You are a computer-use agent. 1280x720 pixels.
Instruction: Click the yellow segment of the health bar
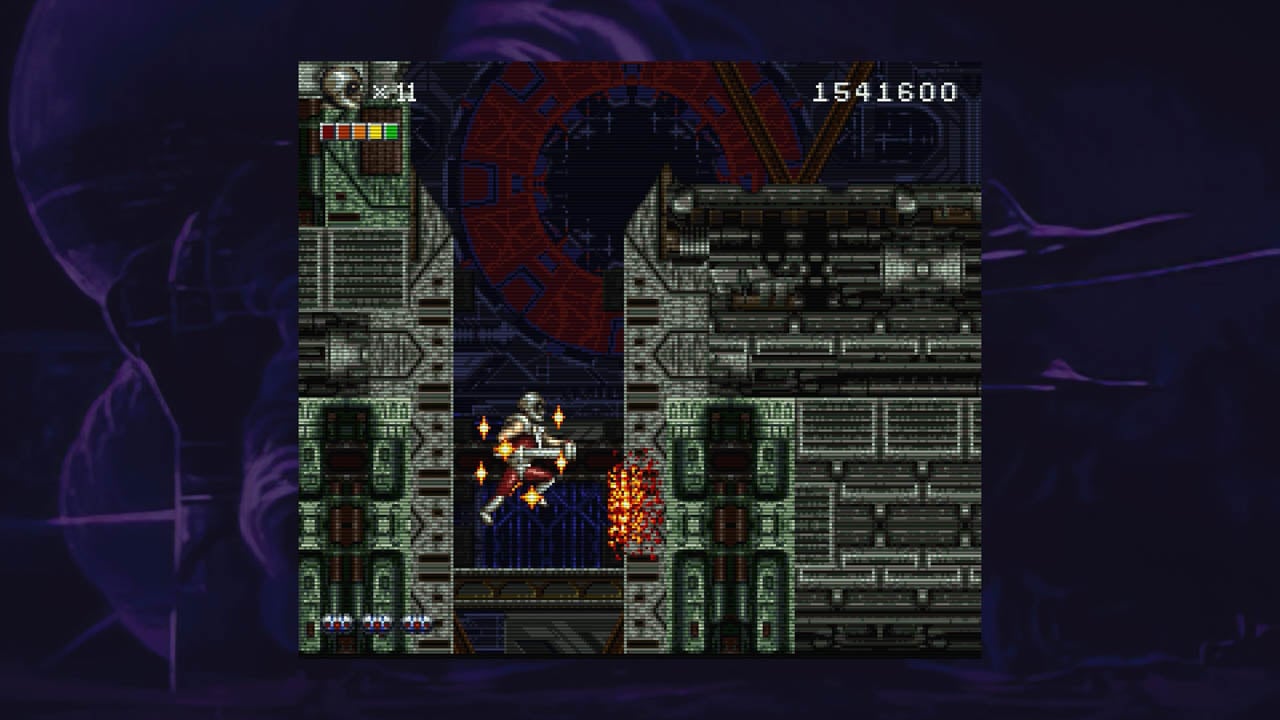376,131
